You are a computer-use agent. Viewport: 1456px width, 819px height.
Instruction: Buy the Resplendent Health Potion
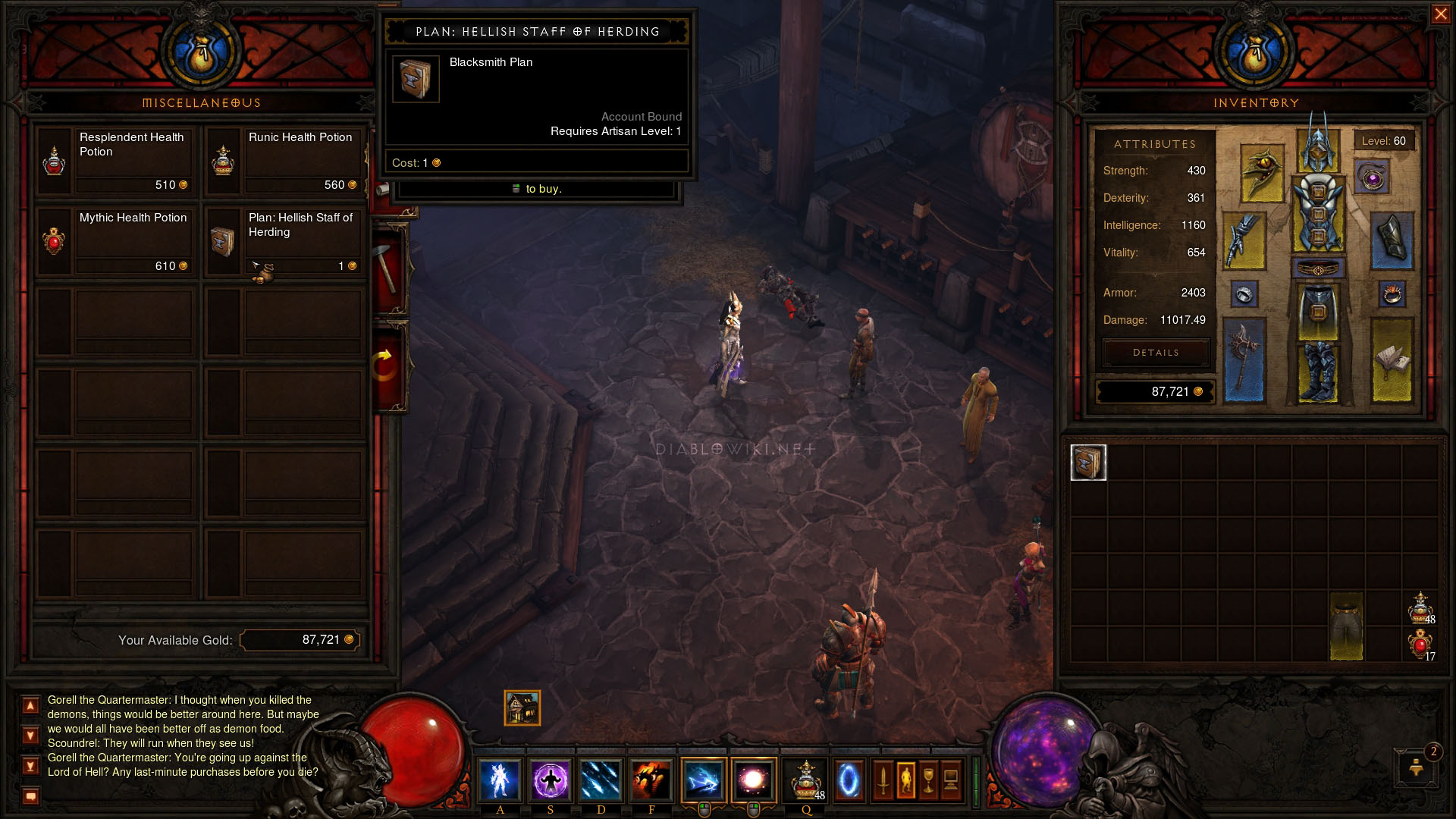[x=115, y=160]
